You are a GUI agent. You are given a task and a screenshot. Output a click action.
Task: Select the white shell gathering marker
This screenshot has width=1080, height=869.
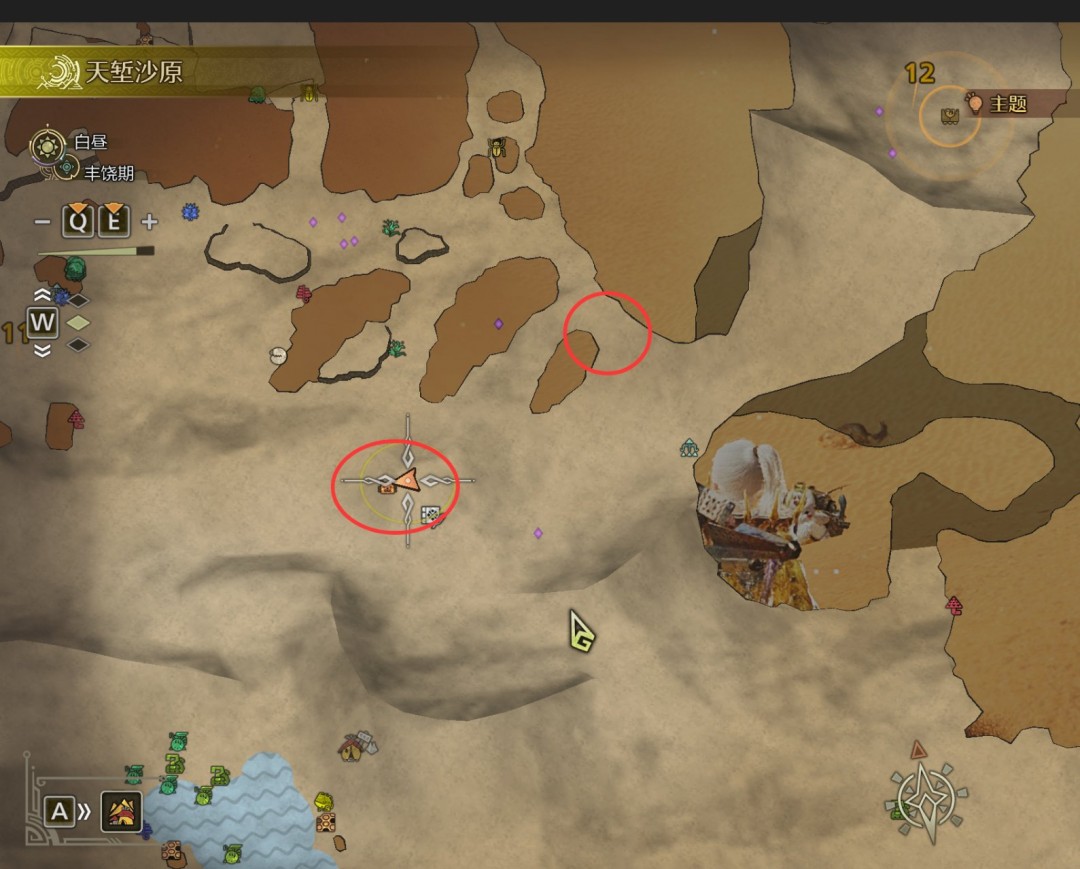(278, 355)
